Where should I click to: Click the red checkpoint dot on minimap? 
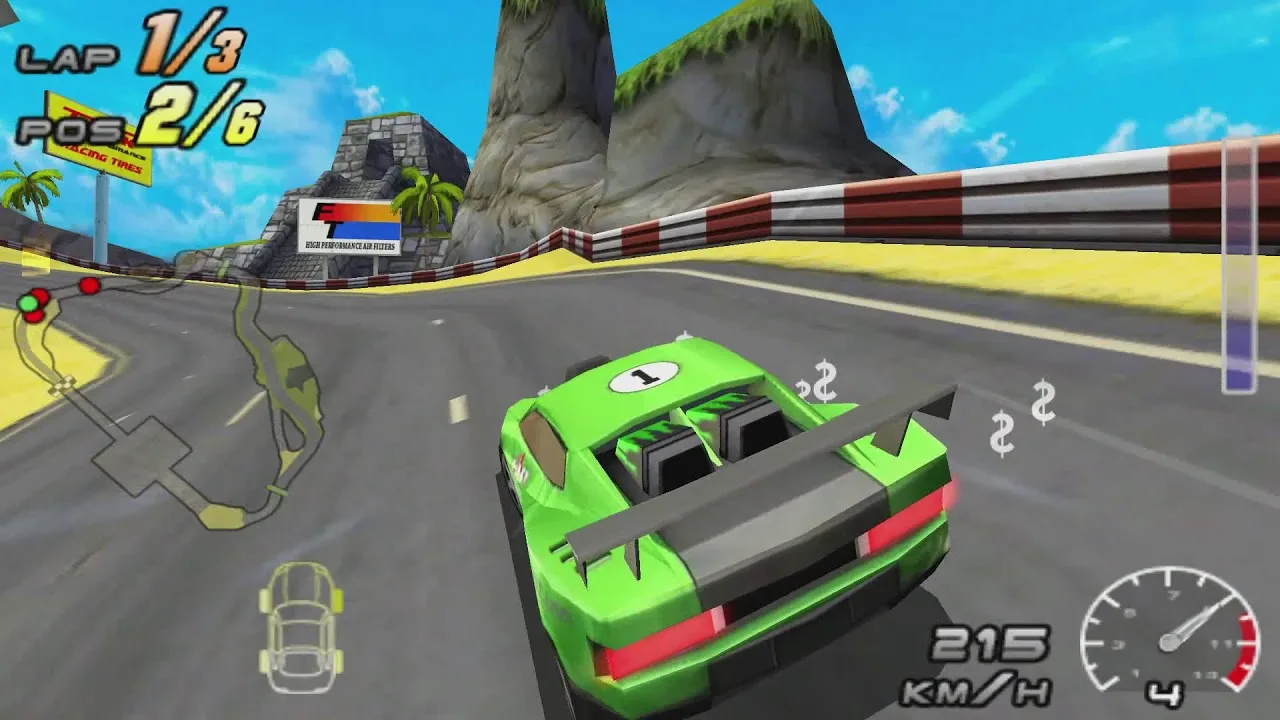[89, 288]
